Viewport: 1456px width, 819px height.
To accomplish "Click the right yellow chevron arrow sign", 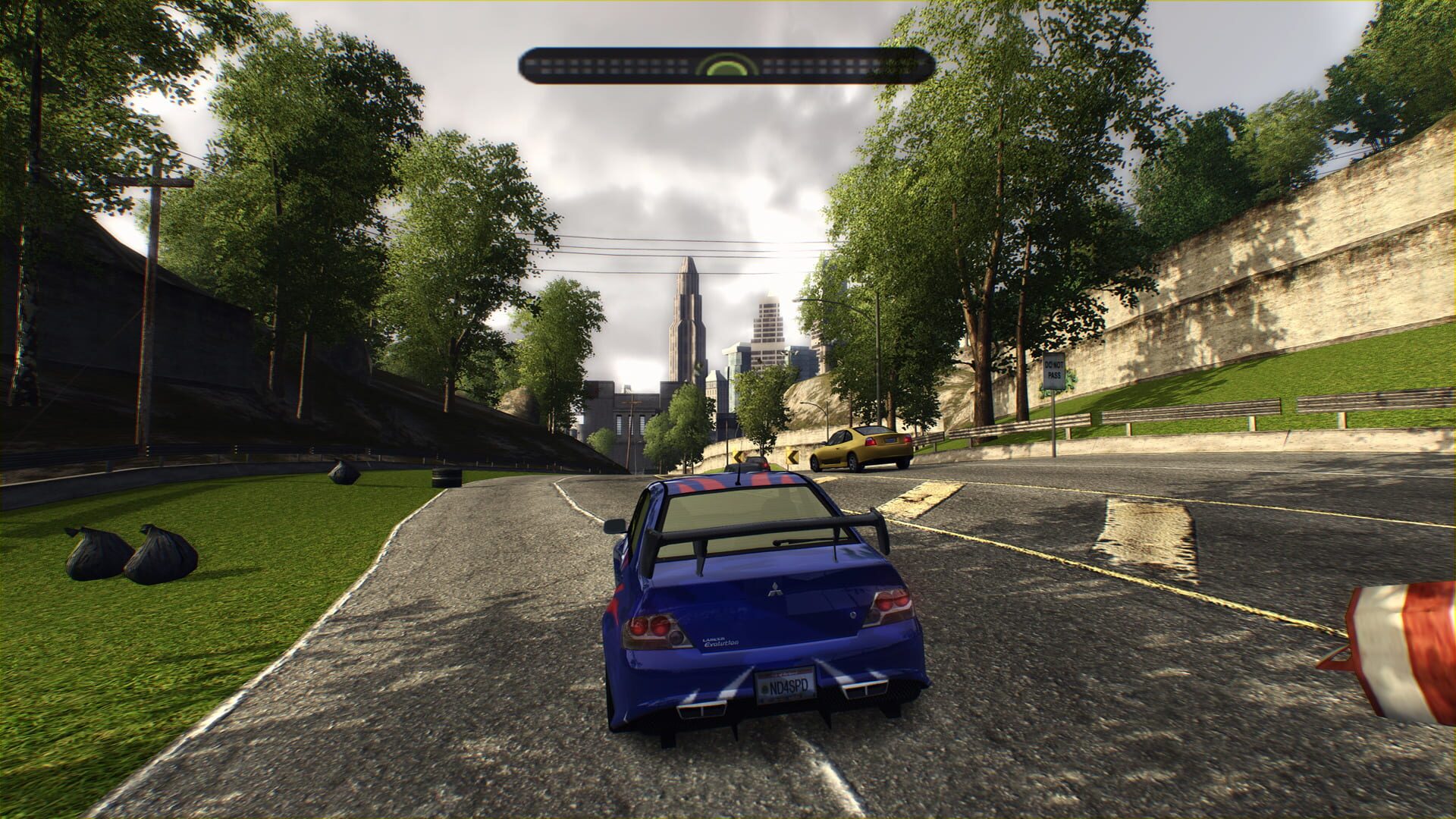I will pos(792,456).
